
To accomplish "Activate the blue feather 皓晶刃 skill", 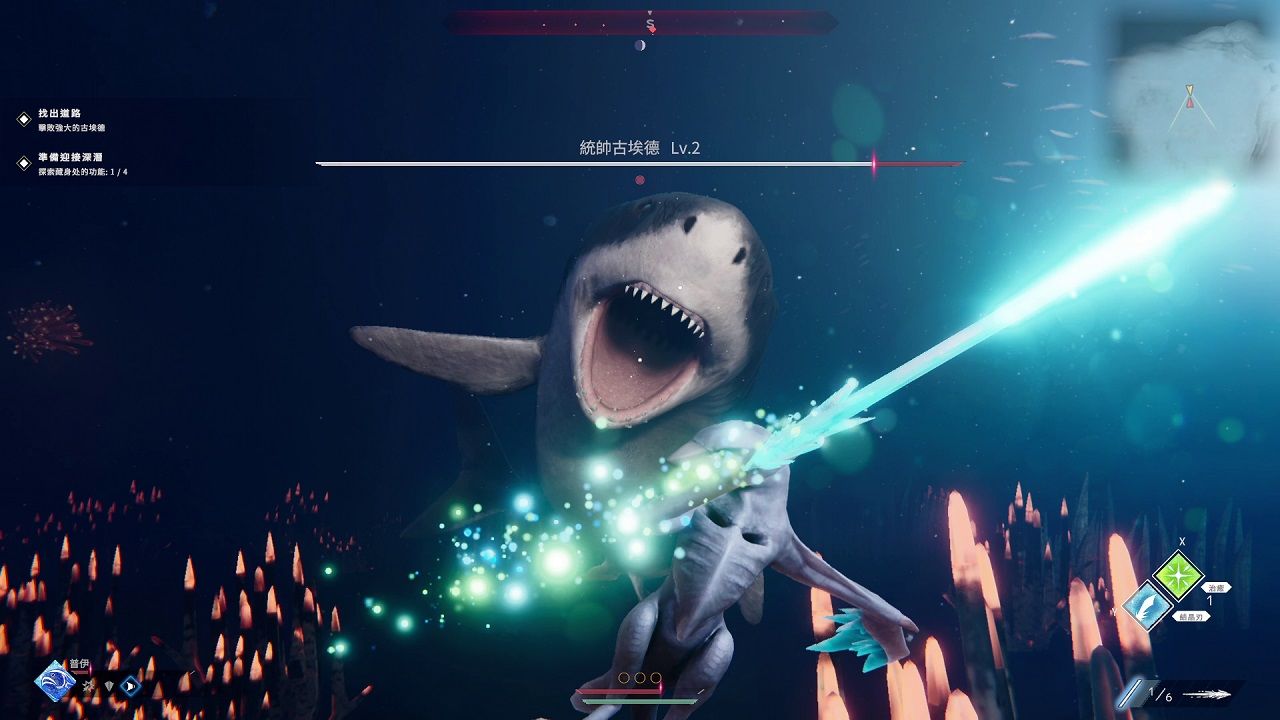I will [x=1146, y=606].
